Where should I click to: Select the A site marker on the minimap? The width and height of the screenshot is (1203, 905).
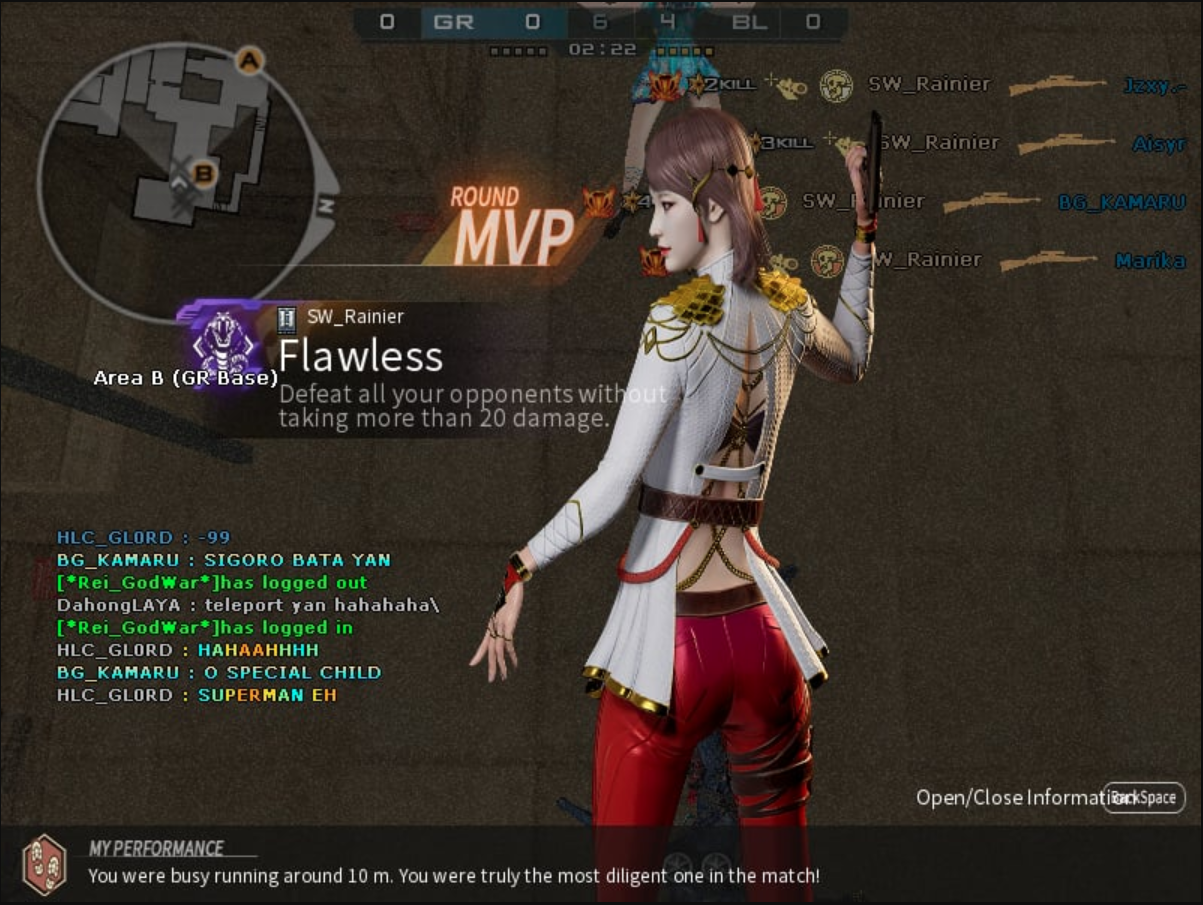pos(249,62)
